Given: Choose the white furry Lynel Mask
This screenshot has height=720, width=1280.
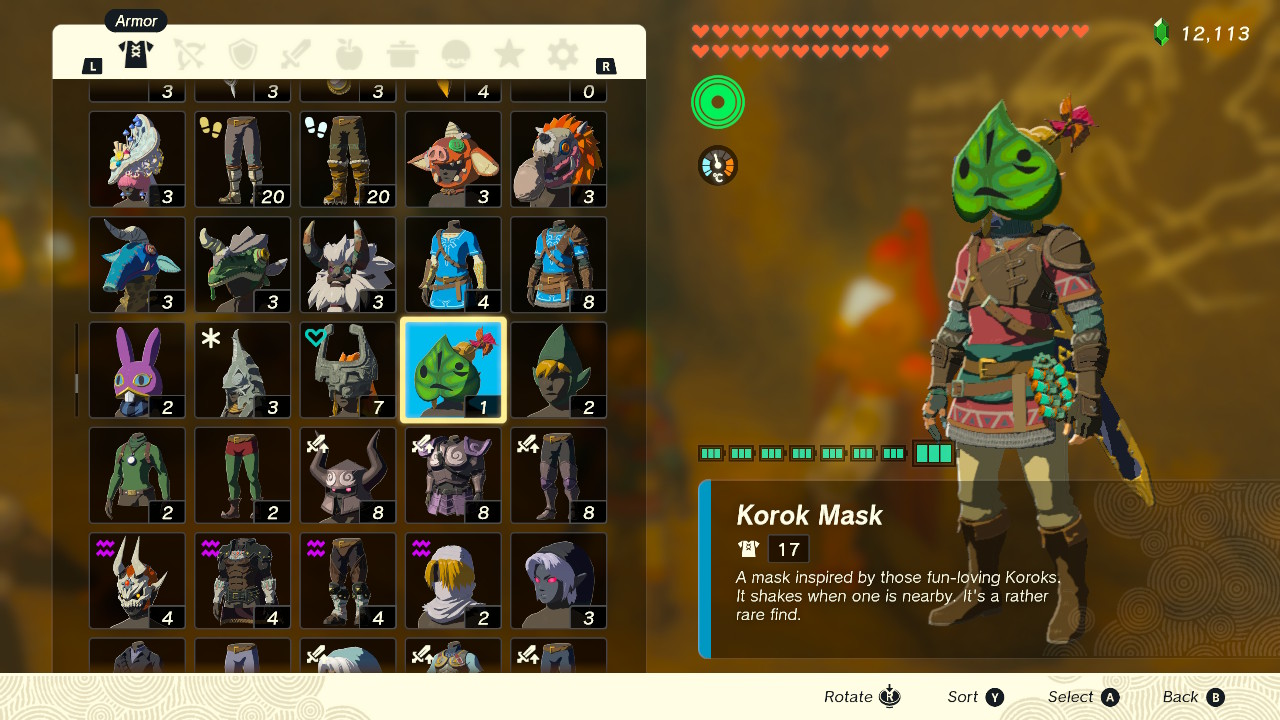Looking at the screenshot, I should 348,265.
